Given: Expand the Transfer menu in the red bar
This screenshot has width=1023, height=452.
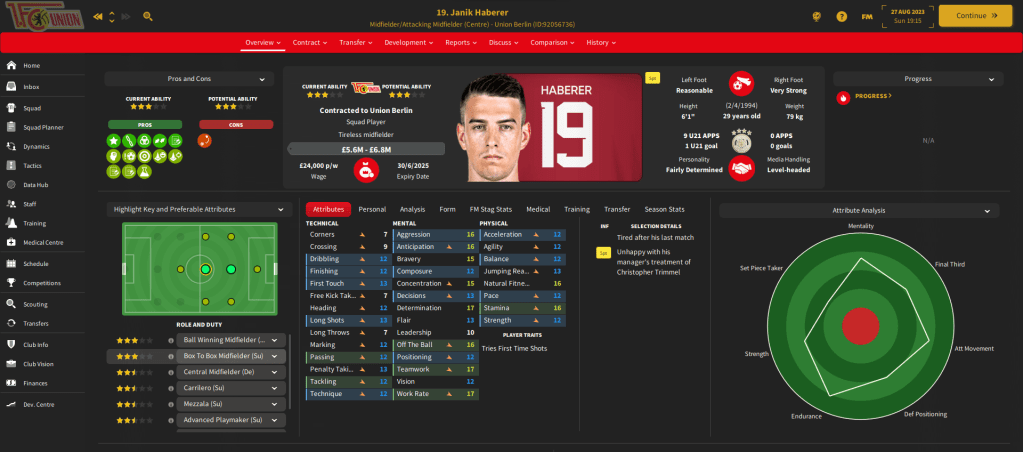Looking at the screenshot, I should coord(356,43).
